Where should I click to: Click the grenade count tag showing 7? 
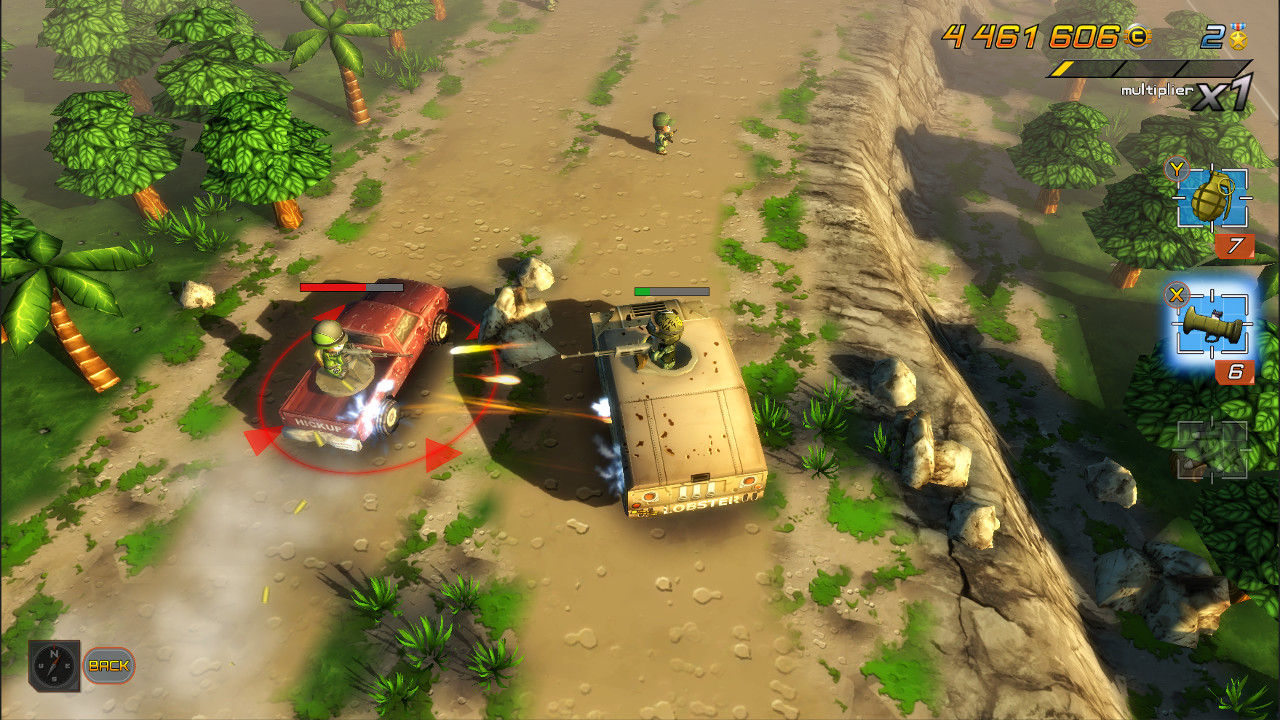[x=1236, y=248]
